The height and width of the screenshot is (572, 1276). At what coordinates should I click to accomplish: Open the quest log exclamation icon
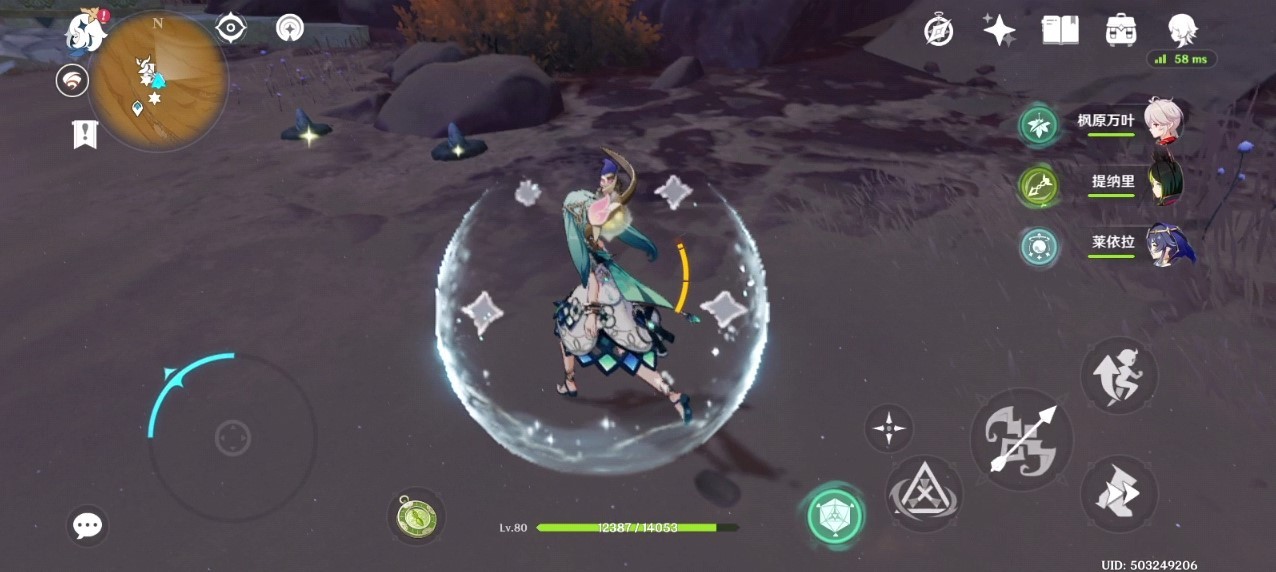pos(85,133)
